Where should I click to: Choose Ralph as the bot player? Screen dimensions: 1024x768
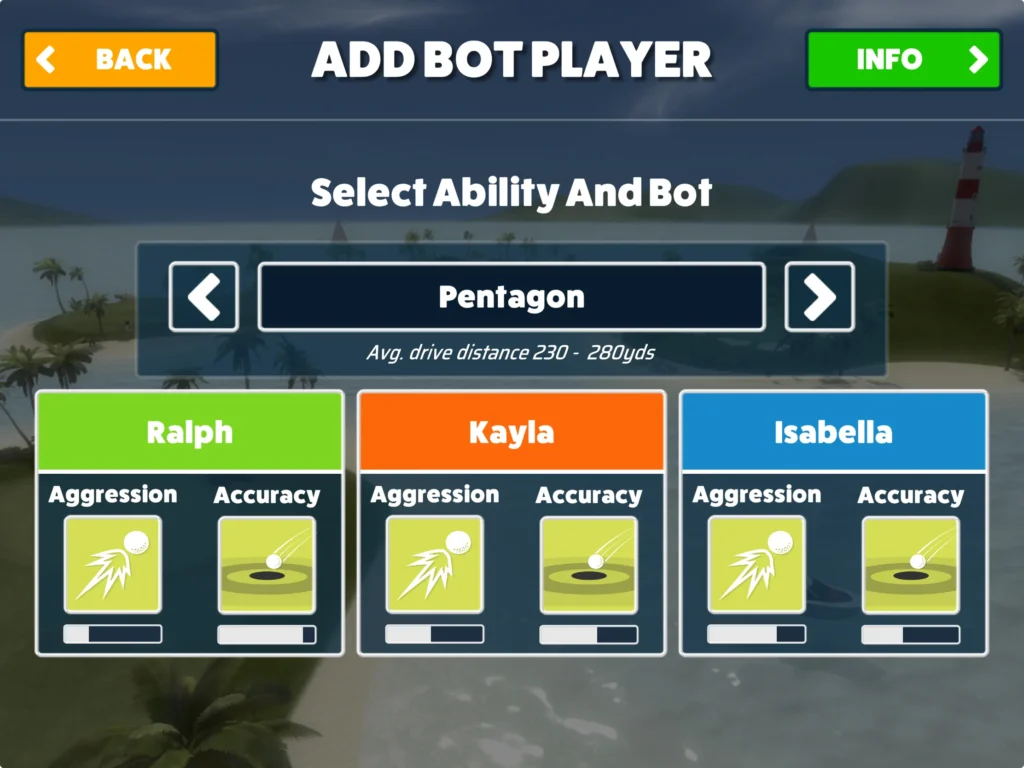(x=189, y=432)
